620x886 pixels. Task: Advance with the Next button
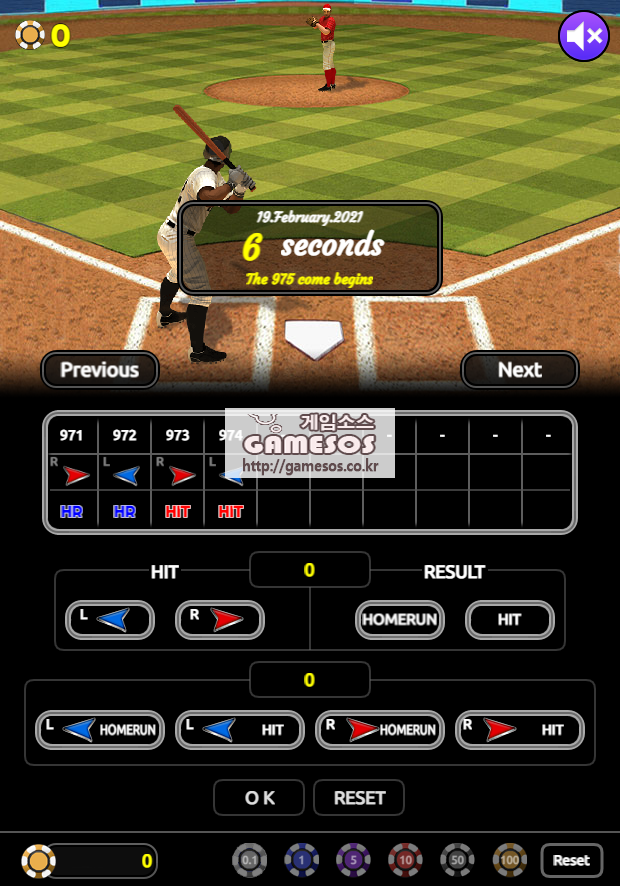[x=520, y=370]
